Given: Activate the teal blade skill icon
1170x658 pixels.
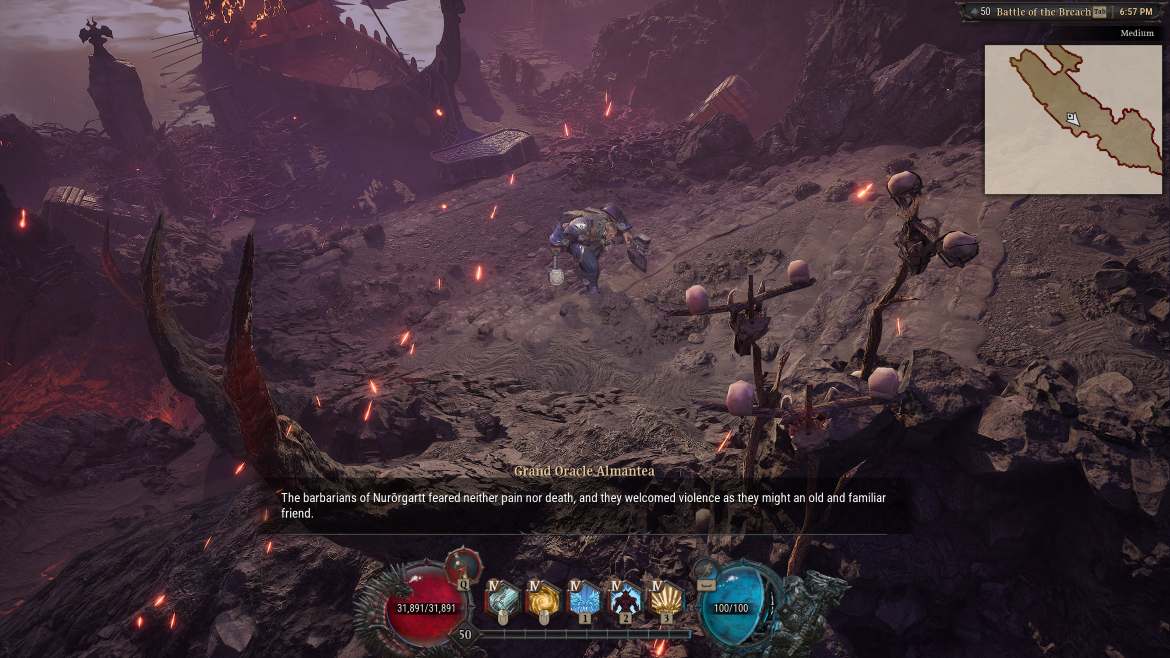Looking at the screenshot, I should click(503, 600).
